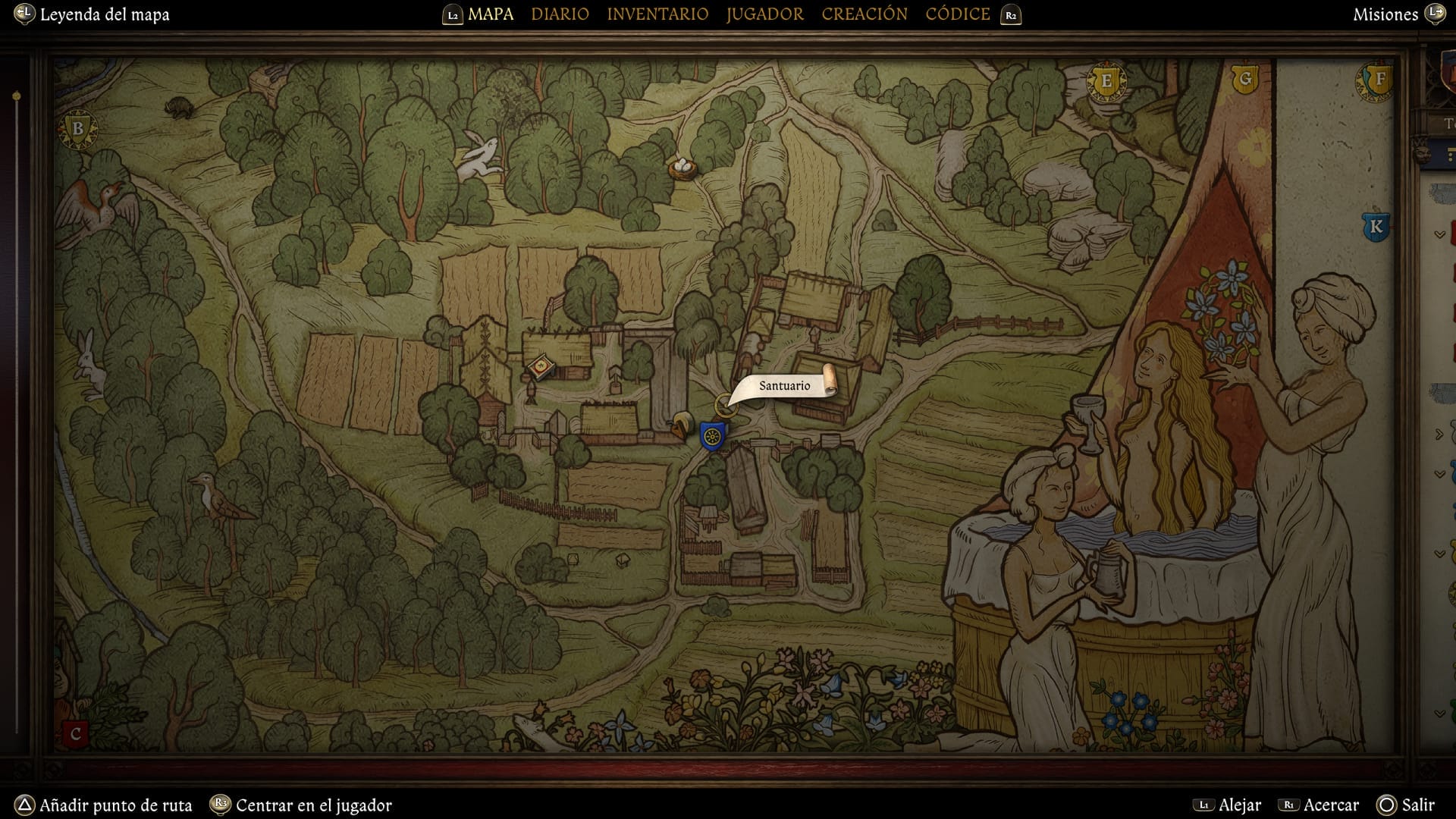Select the Santuario map marker
The image size is (1456, 819).
[x=726, y=404]
